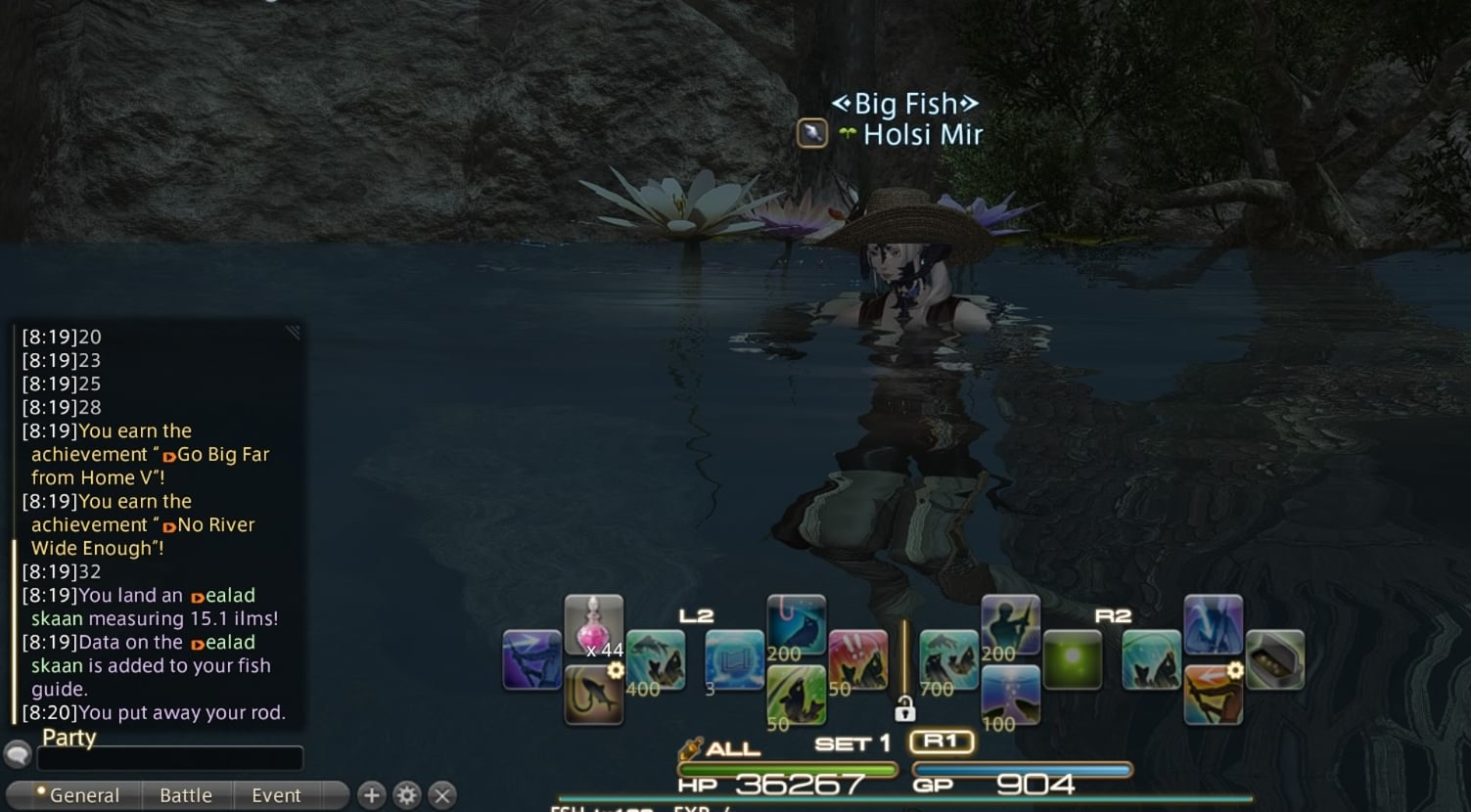
Task: Close the chat log with the X button
Action: click(x=442, y=795)
